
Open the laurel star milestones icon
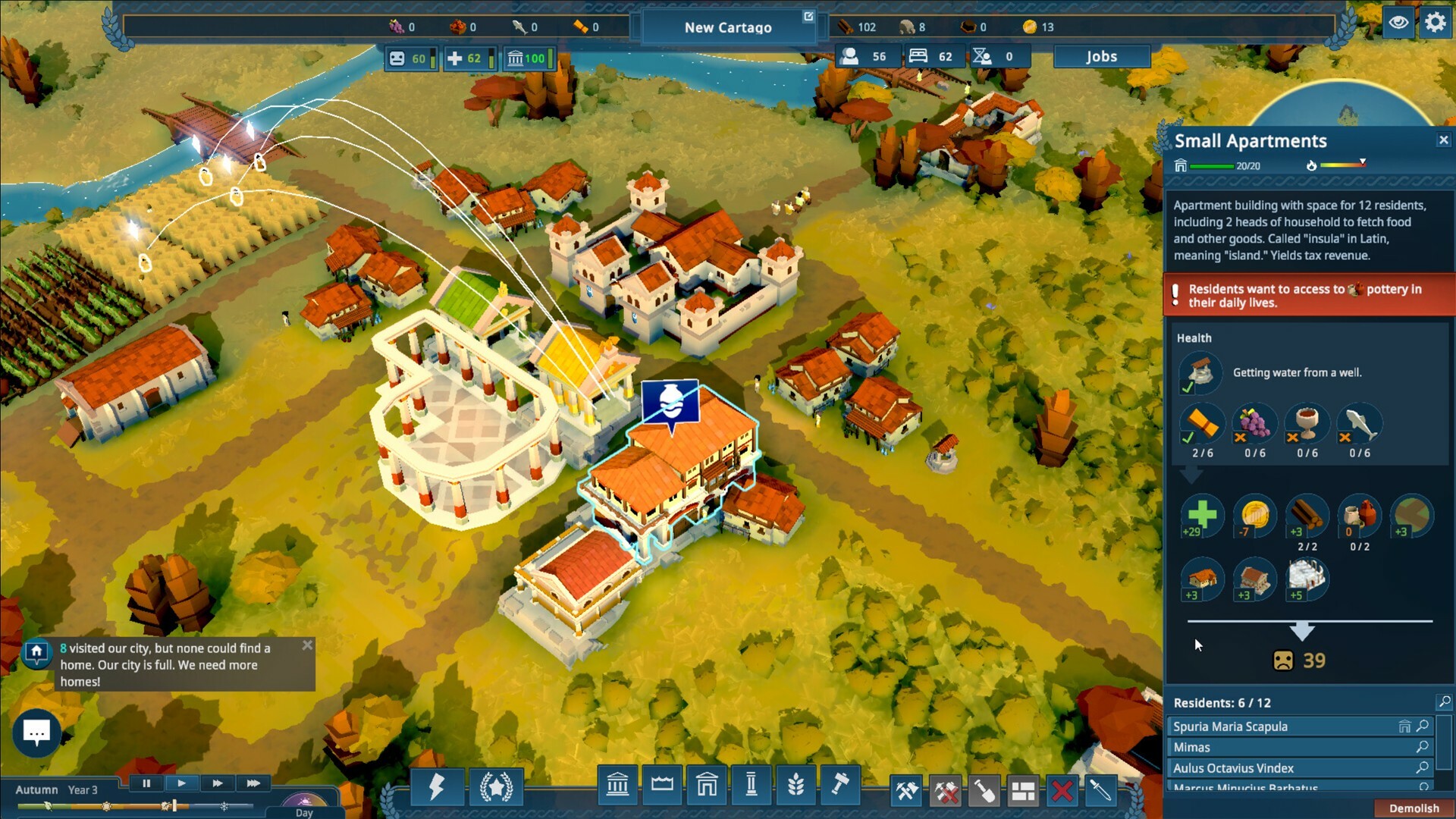[497, 789]
